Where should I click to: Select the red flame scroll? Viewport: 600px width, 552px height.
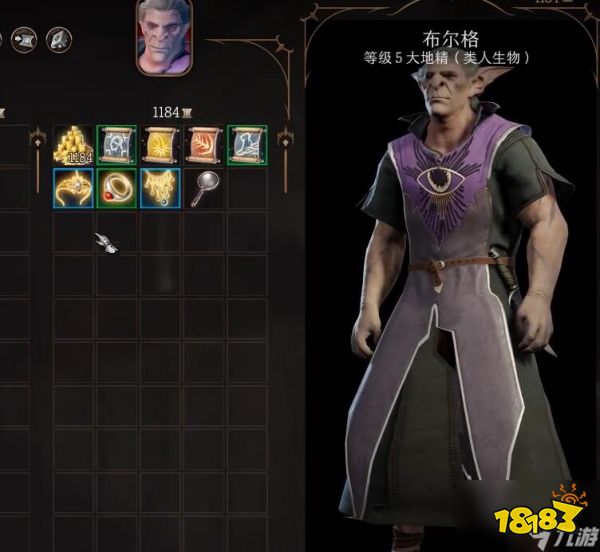coord(201,144)
